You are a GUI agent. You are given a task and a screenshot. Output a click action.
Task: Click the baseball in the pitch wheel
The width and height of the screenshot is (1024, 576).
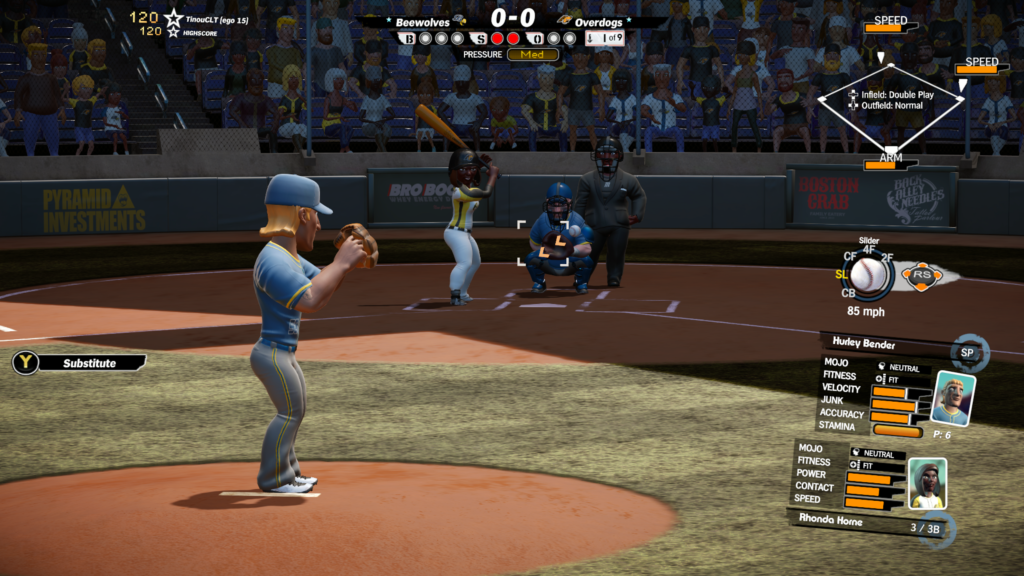click(x=868, y=275)
